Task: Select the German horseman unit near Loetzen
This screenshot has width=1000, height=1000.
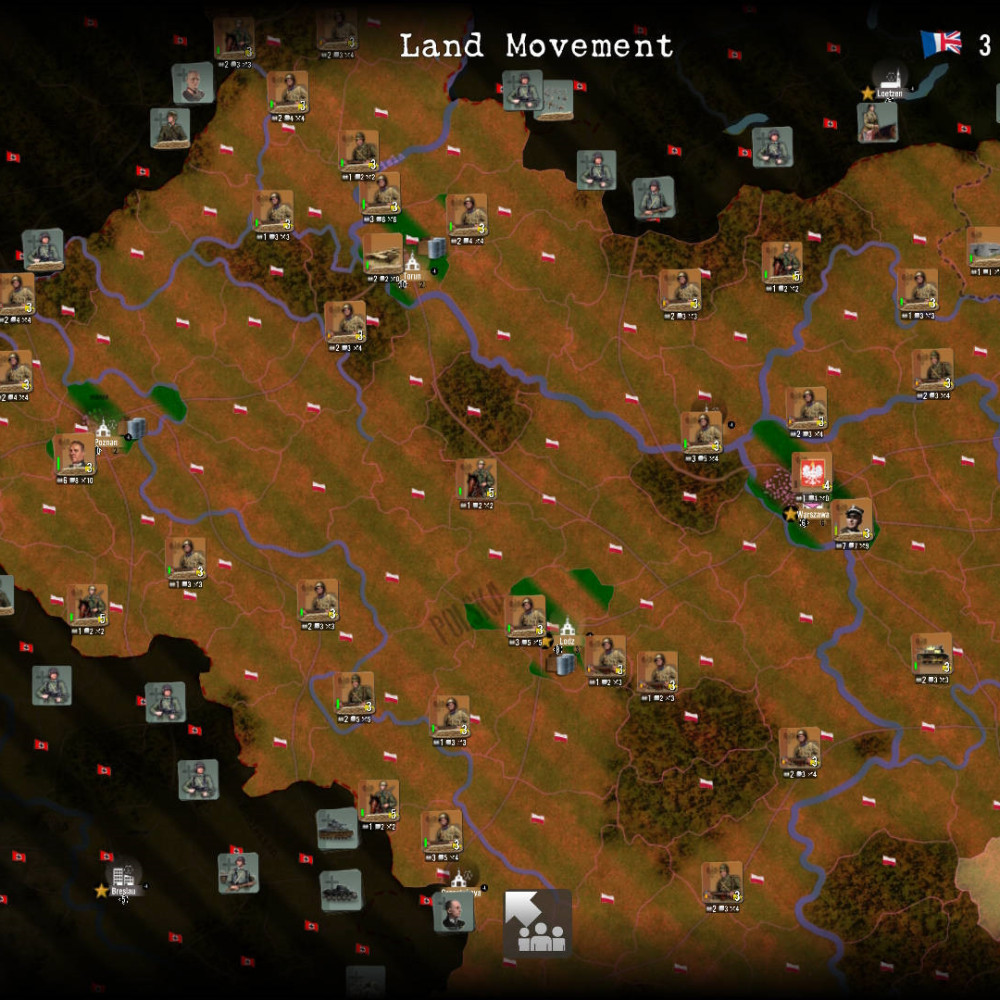Action: pyautogui.click(x=876, y=122)
